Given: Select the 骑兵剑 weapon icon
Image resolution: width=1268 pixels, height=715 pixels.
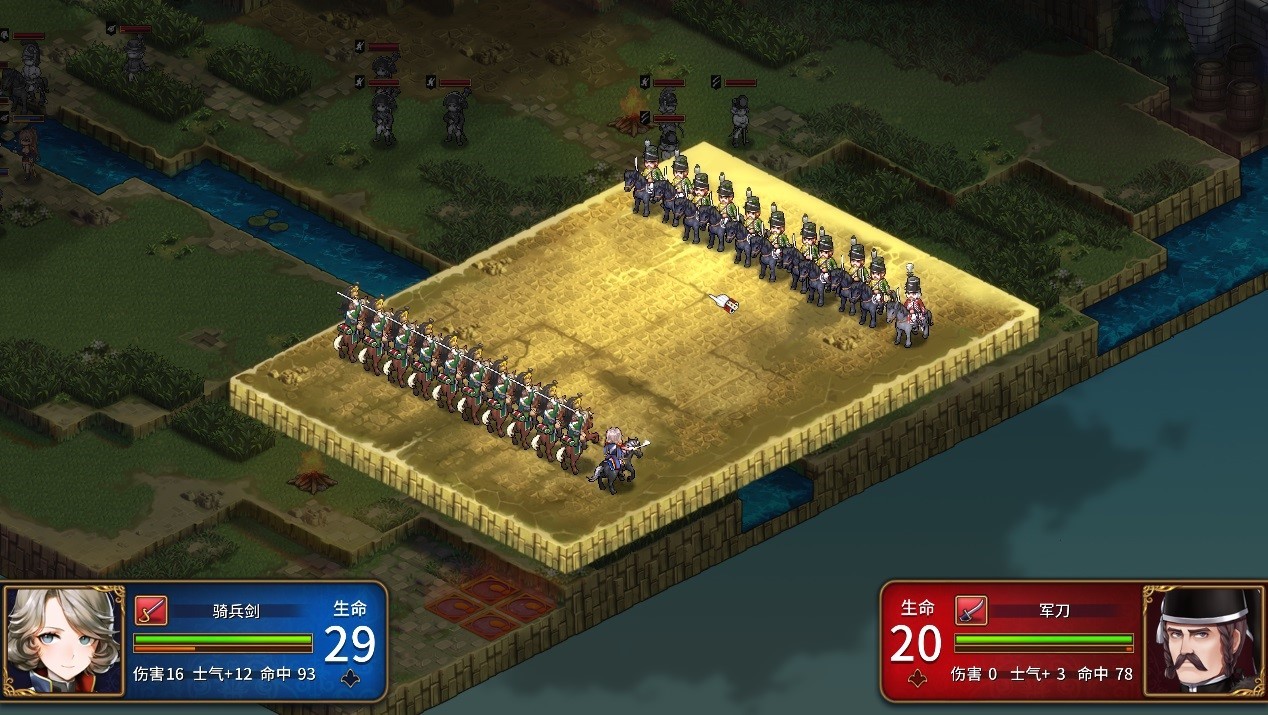Looking at the screenshot, I should (151, 609).
